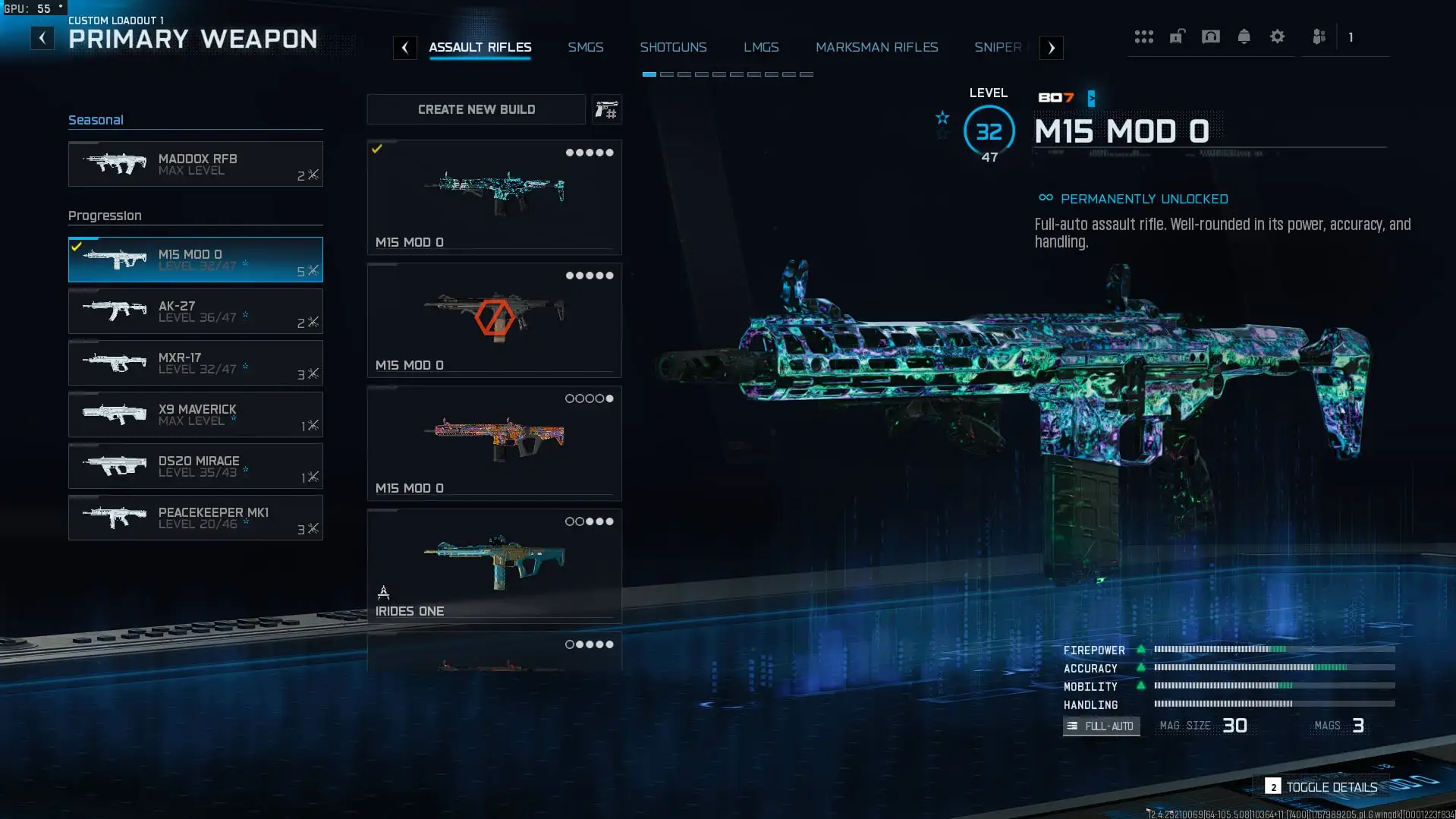The image size is (1456, 819).
Task: Open the notifications bell
Action: click(x=1244, y=36)
